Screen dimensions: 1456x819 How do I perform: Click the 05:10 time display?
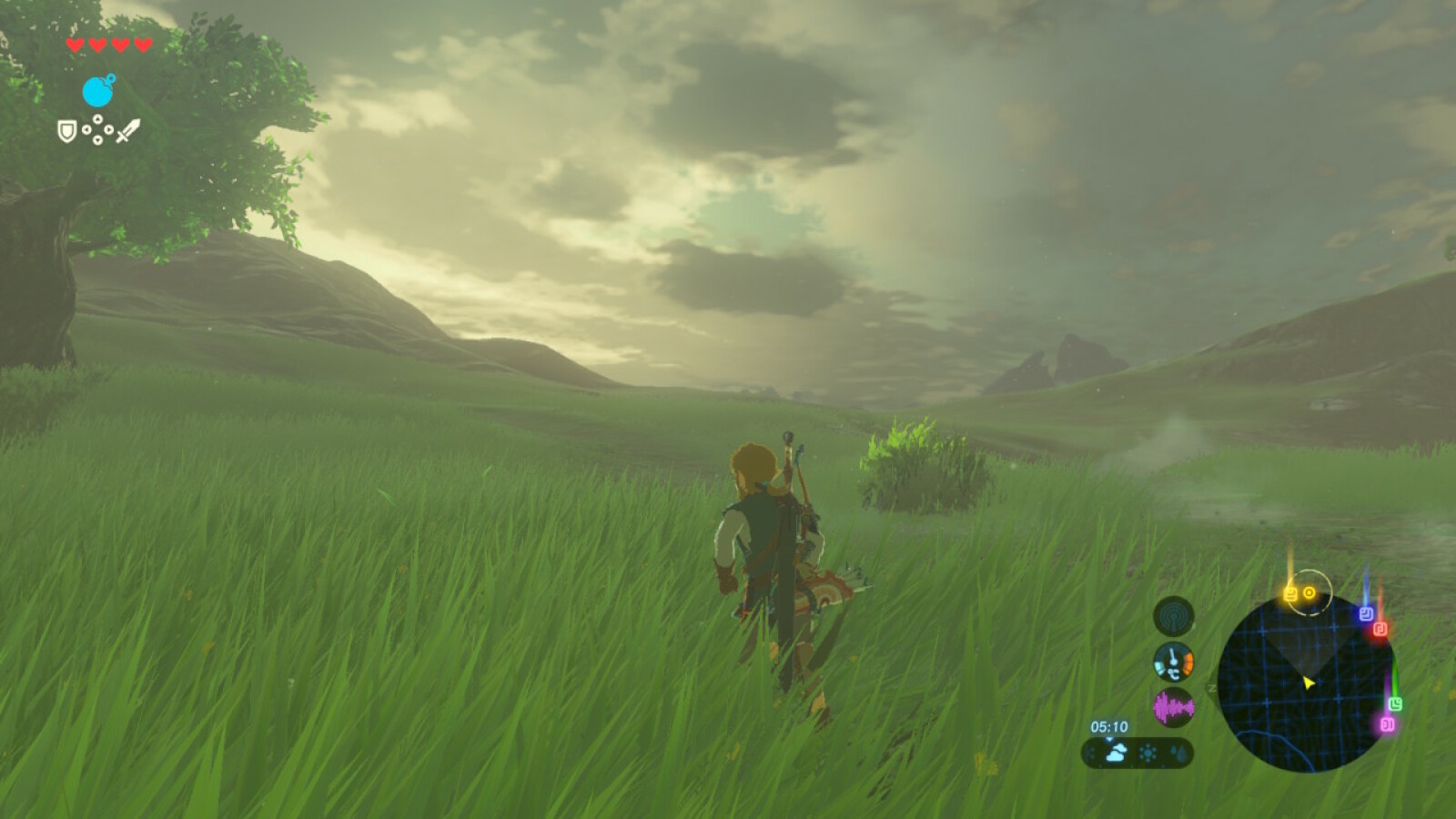[1109, 726]
